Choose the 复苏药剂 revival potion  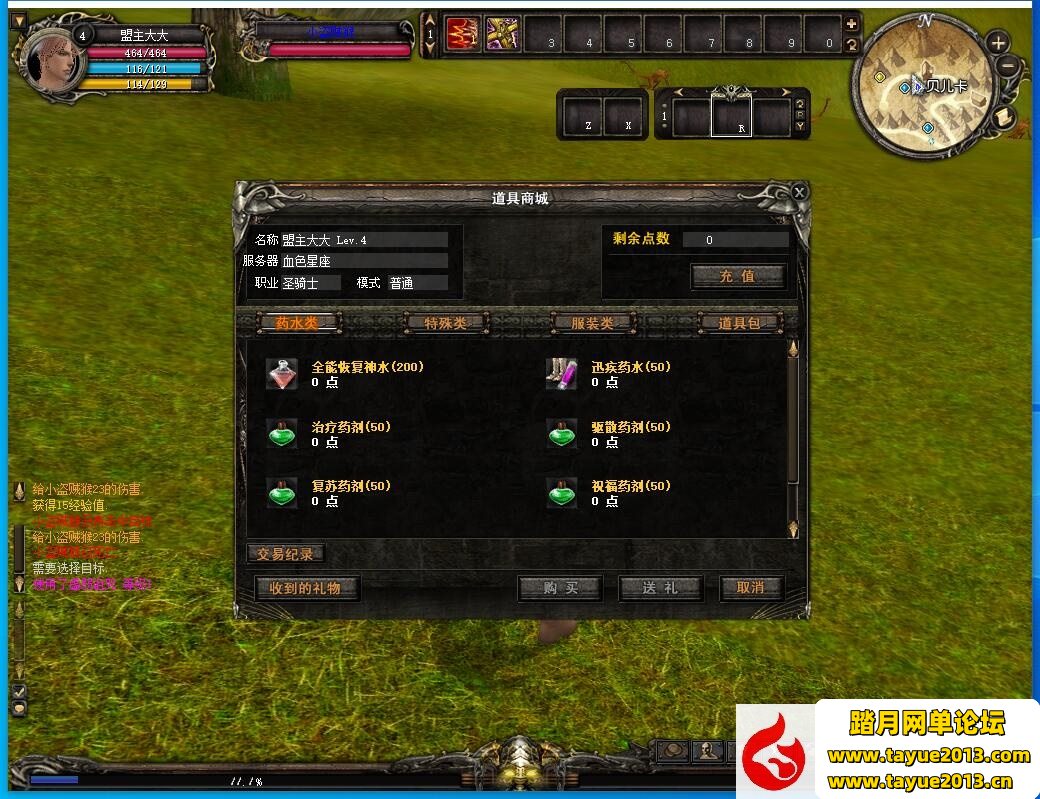point(282,493)
